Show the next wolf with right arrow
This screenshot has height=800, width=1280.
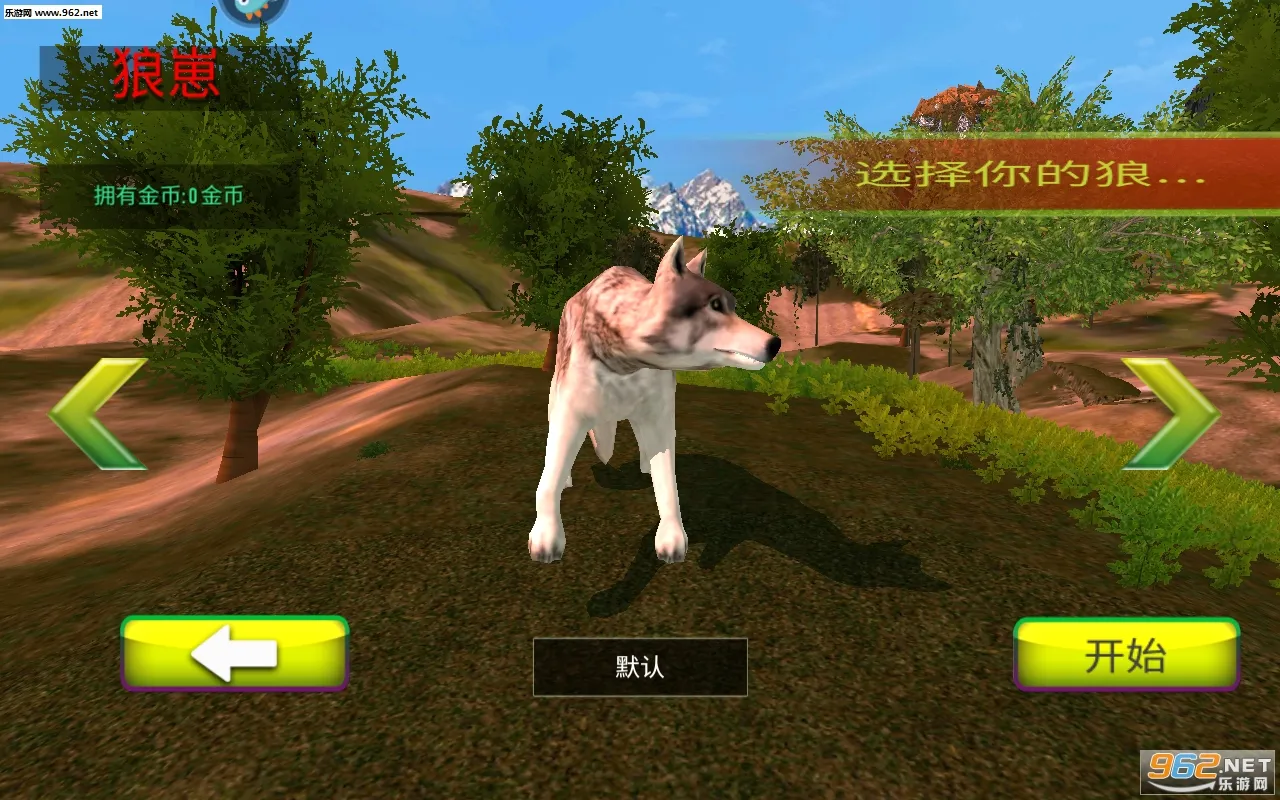1174,413
